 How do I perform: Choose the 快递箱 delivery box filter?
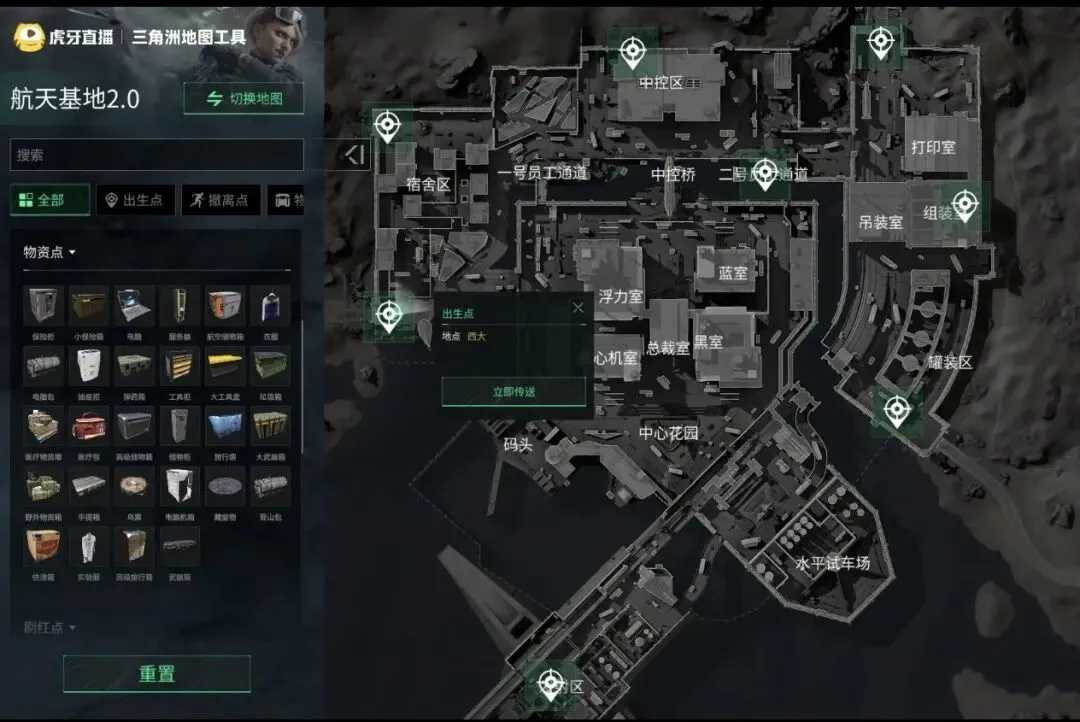click(43, 547)
